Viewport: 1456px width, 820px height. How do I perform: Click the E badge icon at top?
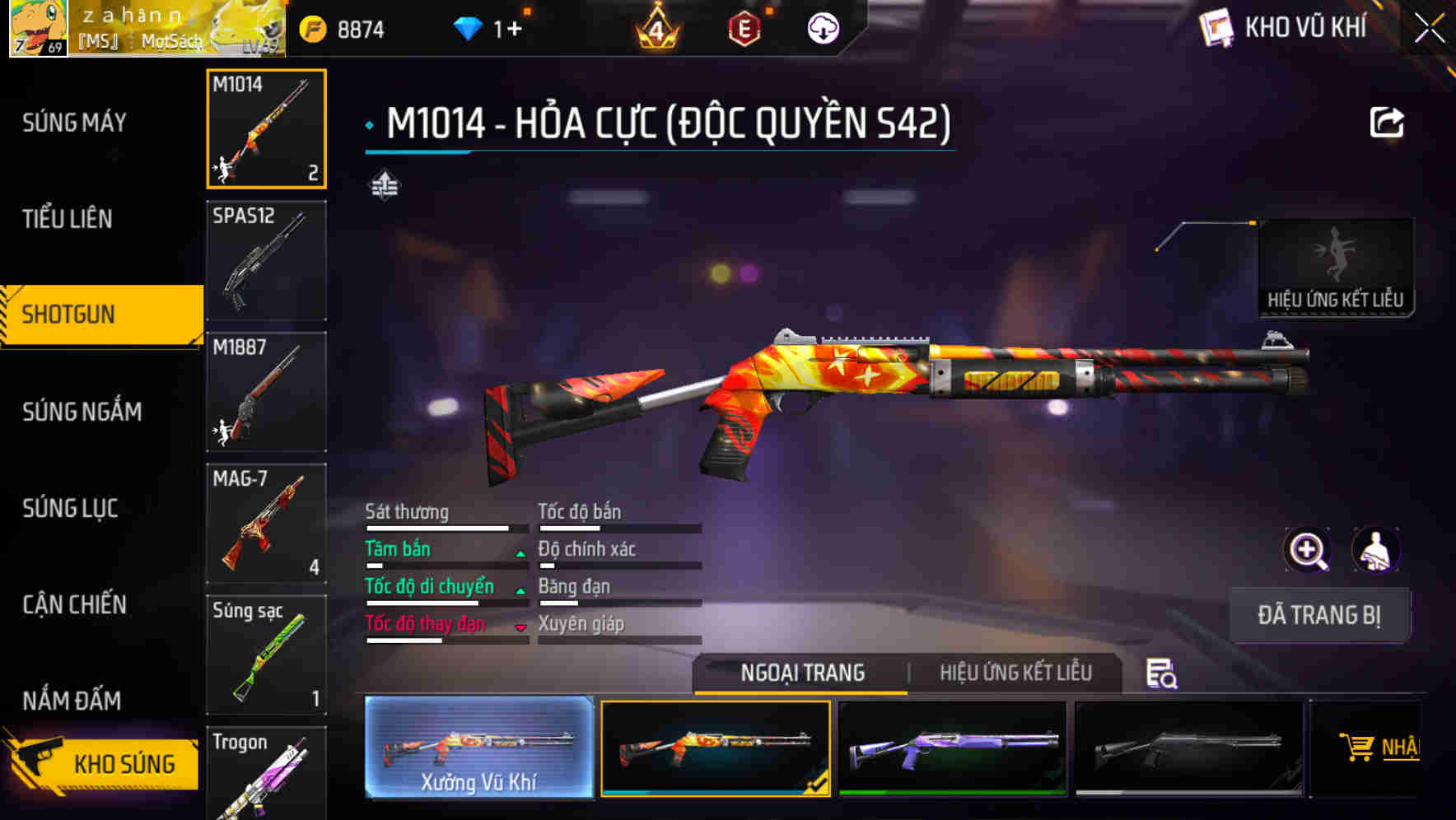[x=745, y=27]
